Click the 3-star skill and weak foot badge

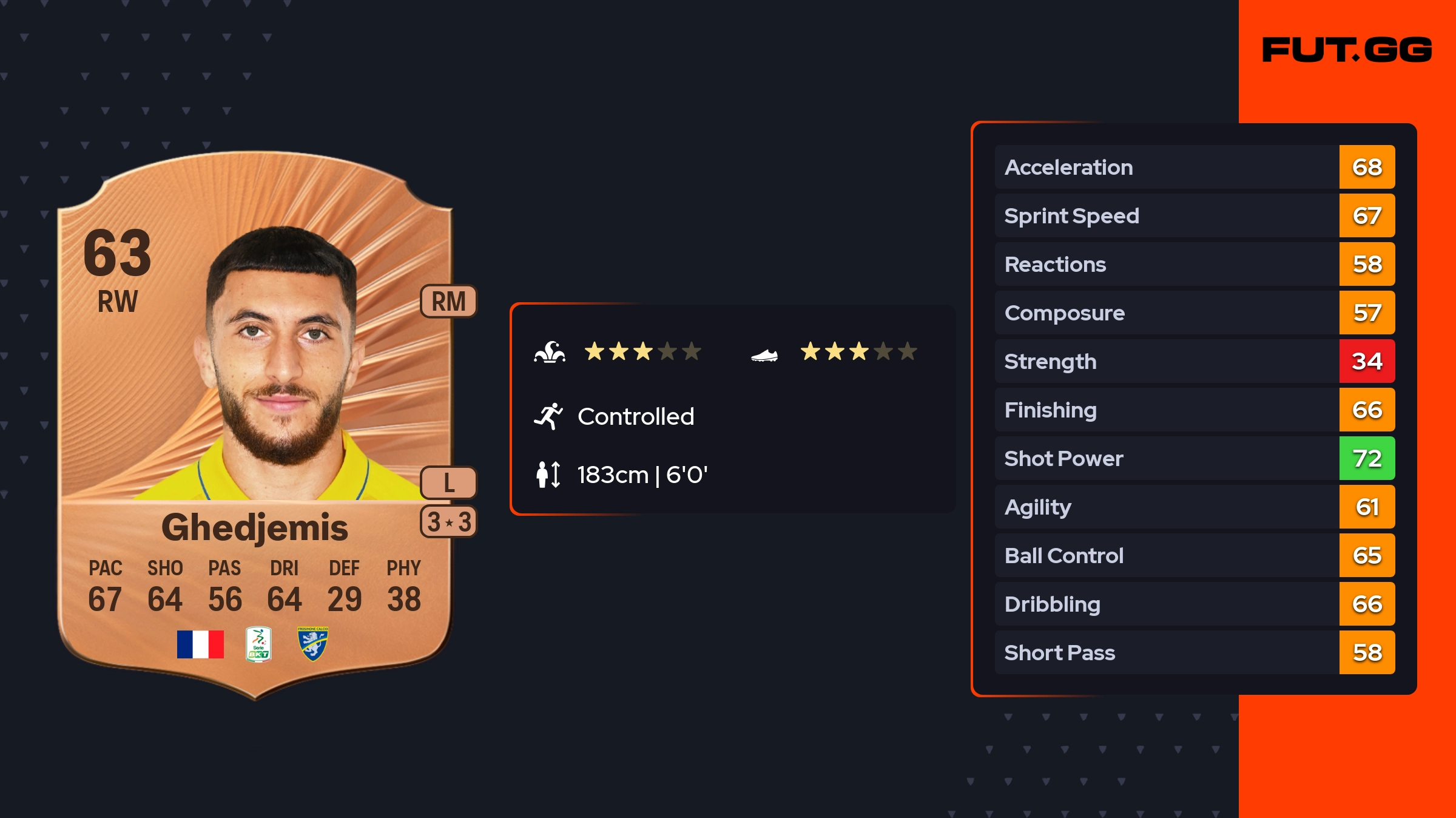[448, 522]
